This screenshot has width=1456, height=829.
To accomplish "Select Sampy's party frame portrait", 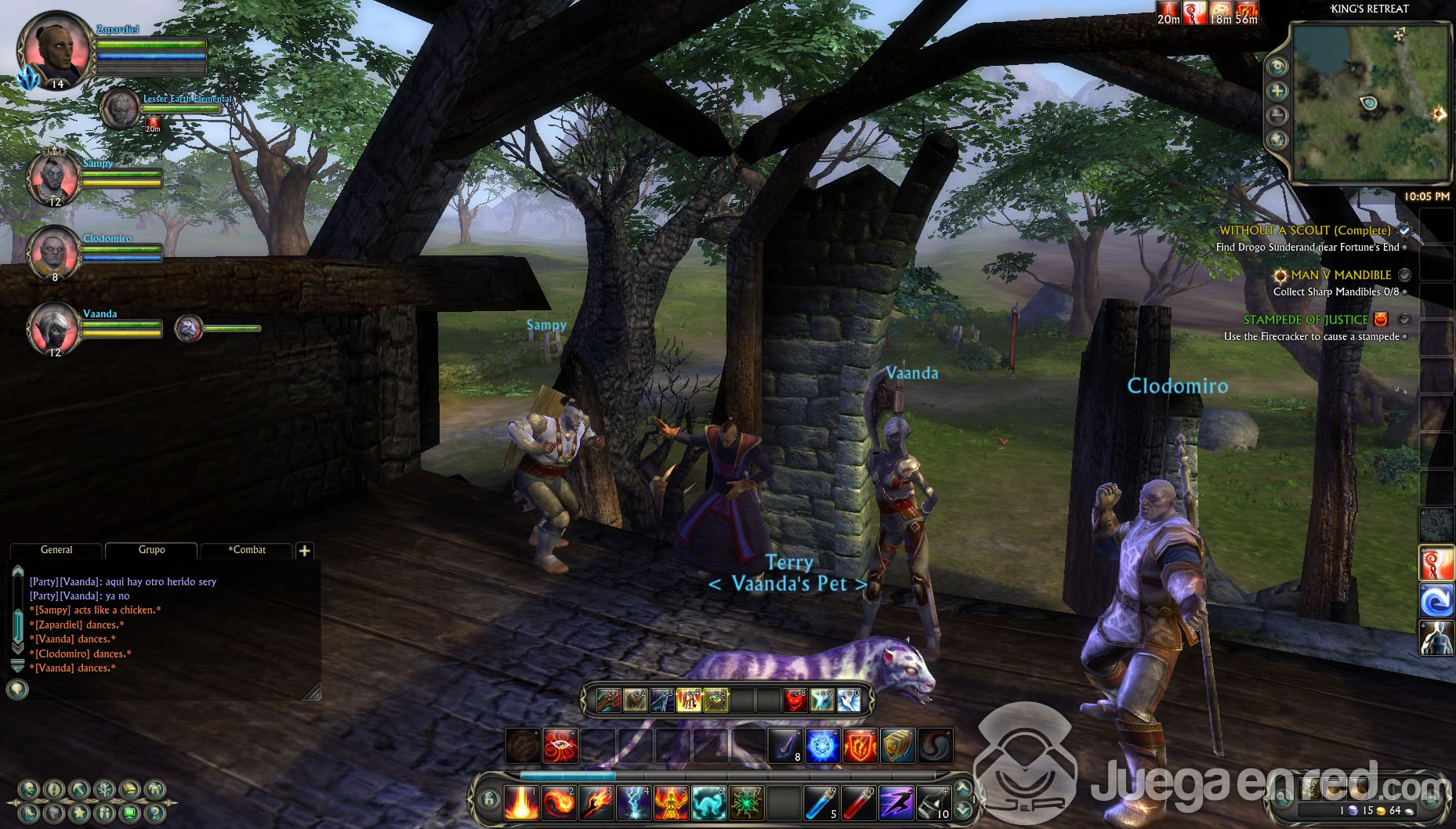I will (53, 178).
